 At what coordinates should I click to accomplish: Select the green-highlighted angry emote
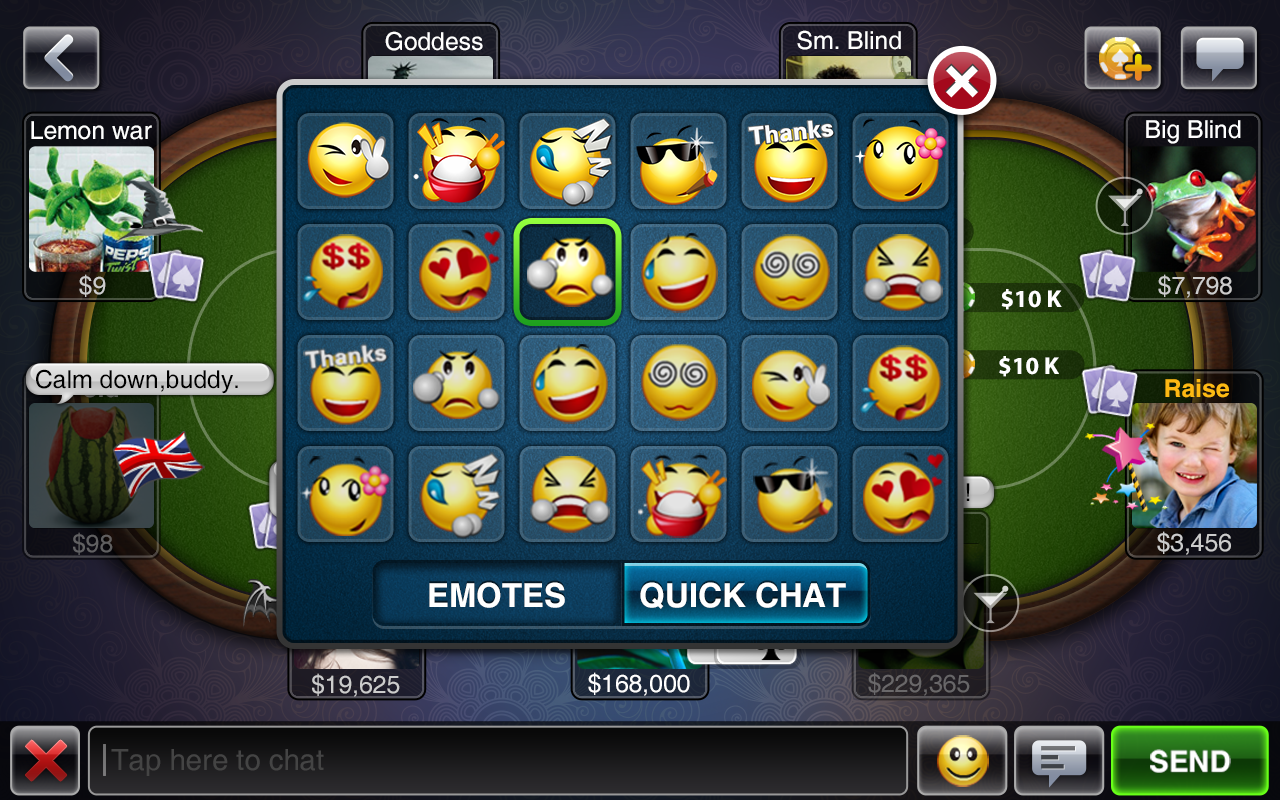tap(567, 273)
